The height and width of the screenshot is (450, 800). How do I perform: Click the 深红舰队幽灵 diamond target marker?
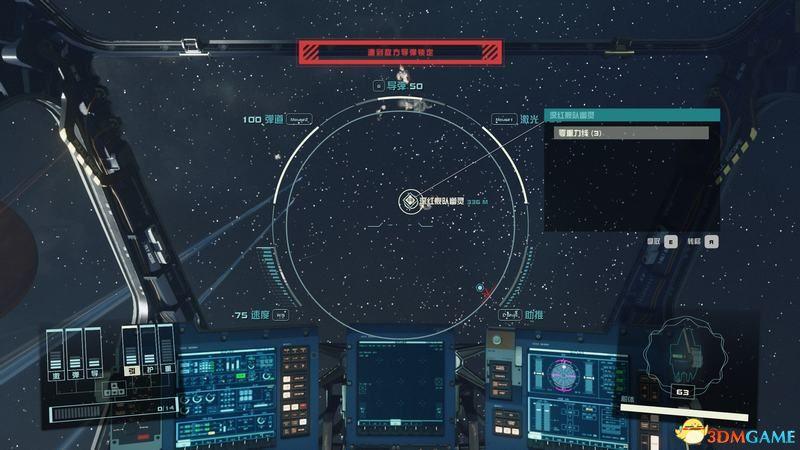tap(408, 201)
